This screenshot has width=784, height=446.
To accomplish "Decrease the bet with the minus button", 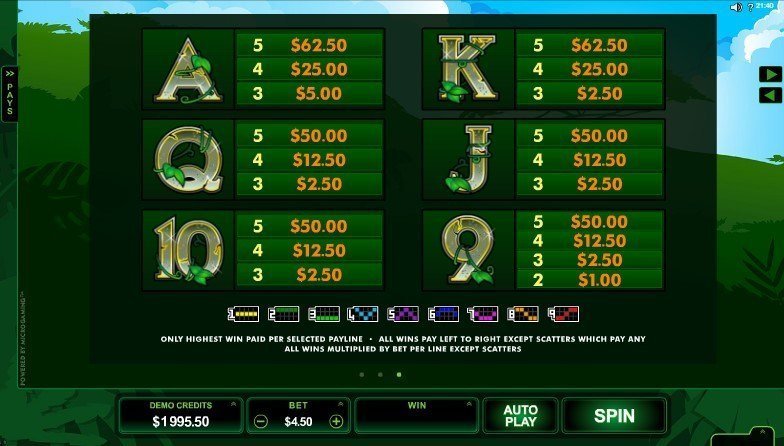I will tap(260, 421).
